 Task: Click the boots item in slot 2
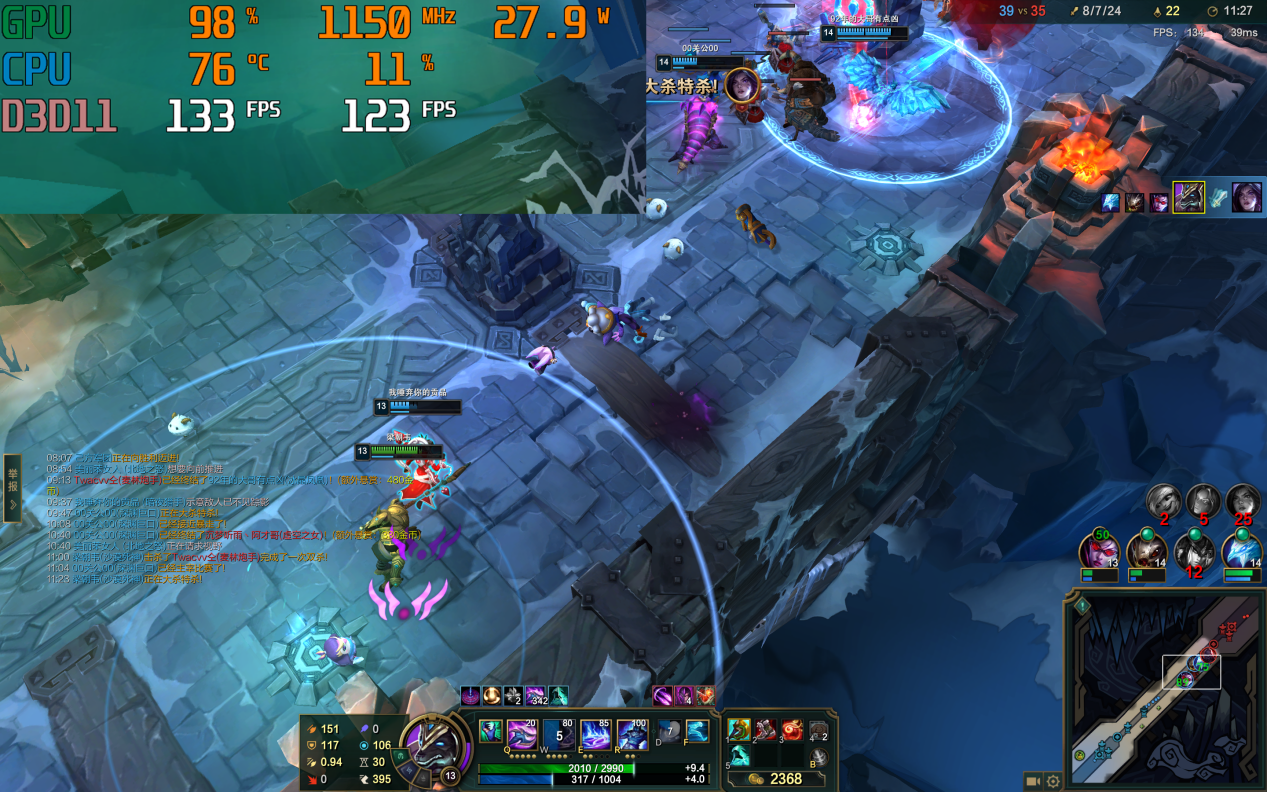(x=765, y=730)
